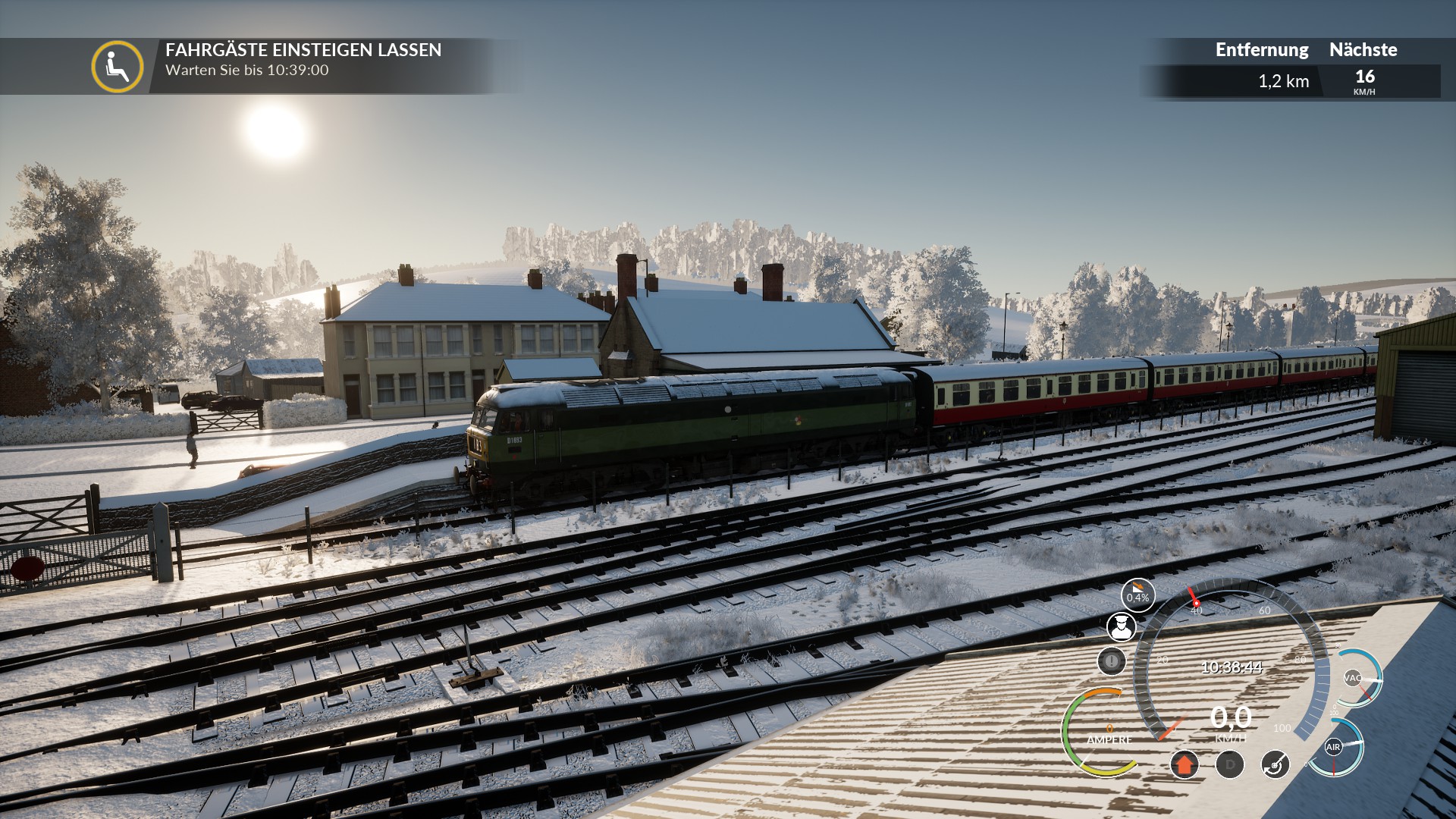Select the AIR brake pressure gauge
Viewport: 1456px width, 819px height.
point(1334,748)
